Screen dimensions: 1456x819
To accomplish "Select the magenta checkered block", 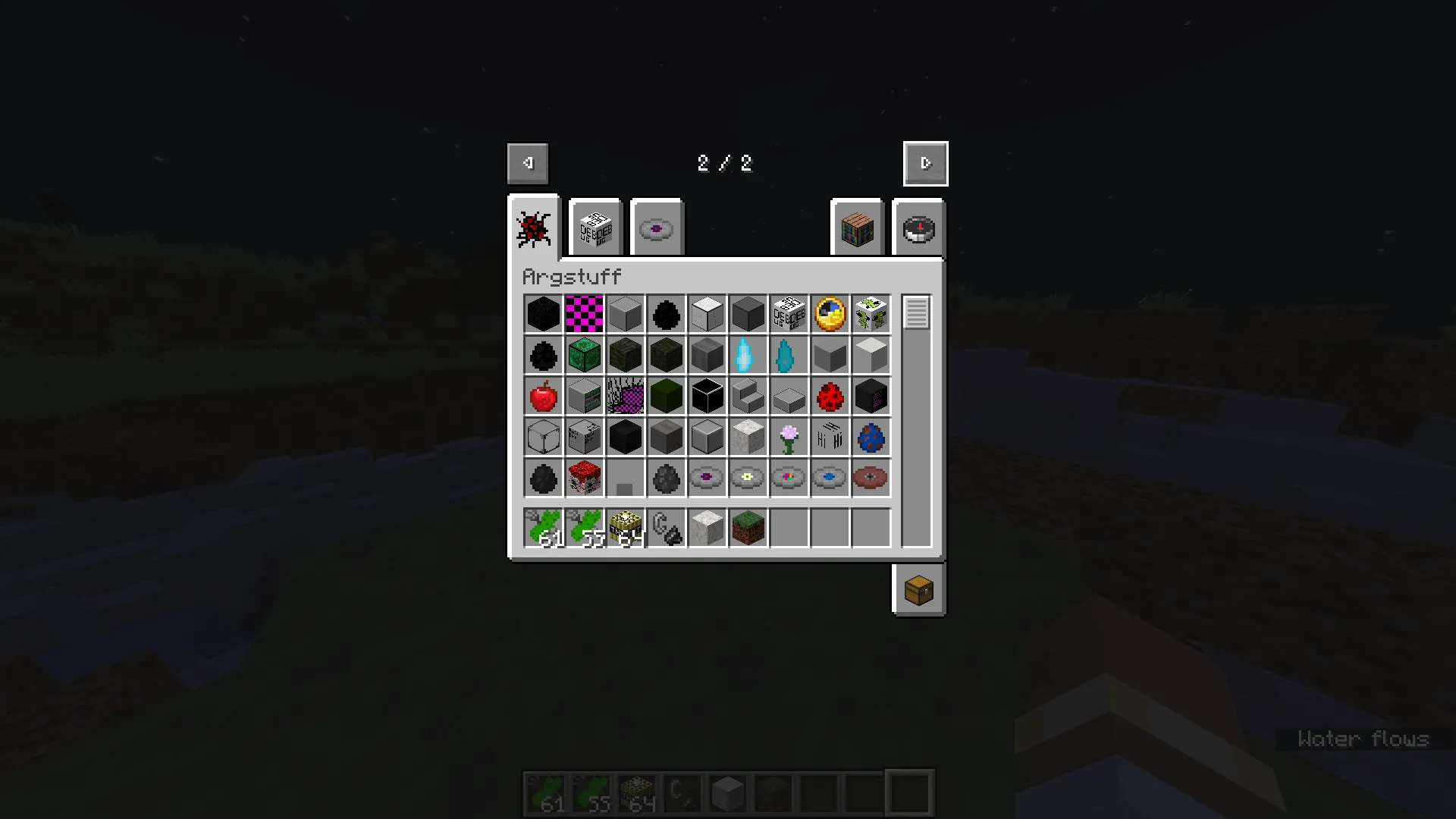I will click(x=584, y=314).
